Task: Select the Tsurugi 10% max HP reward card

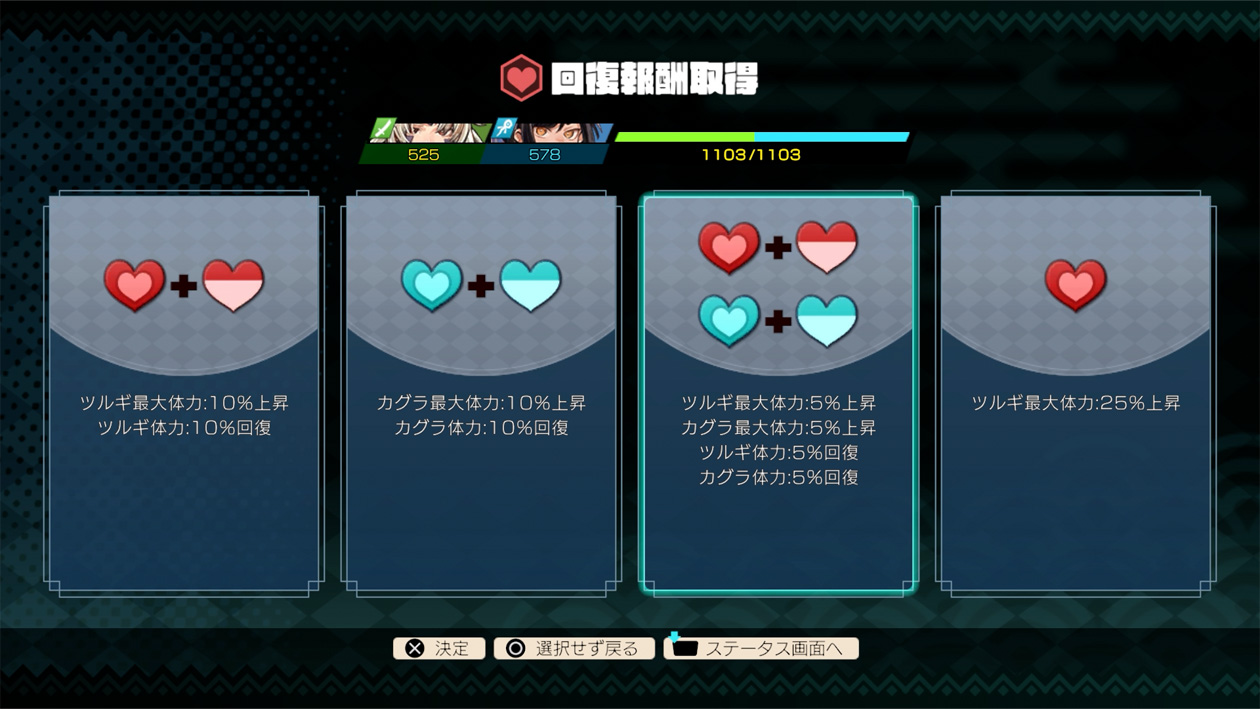Action: pyautogui.click(x=184, y=393)
